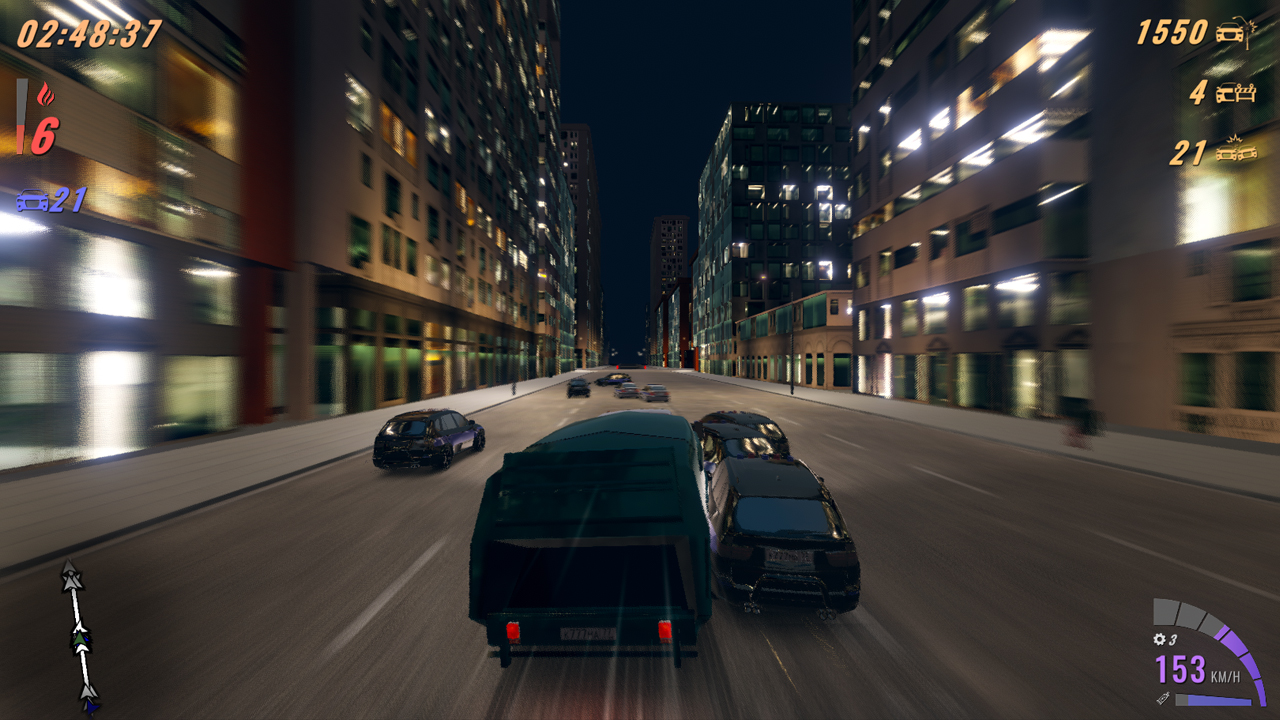Screen dimensions: 1280x720
Task: Click the gear cog icon showing gear 3
Action: pos(1160,638)
